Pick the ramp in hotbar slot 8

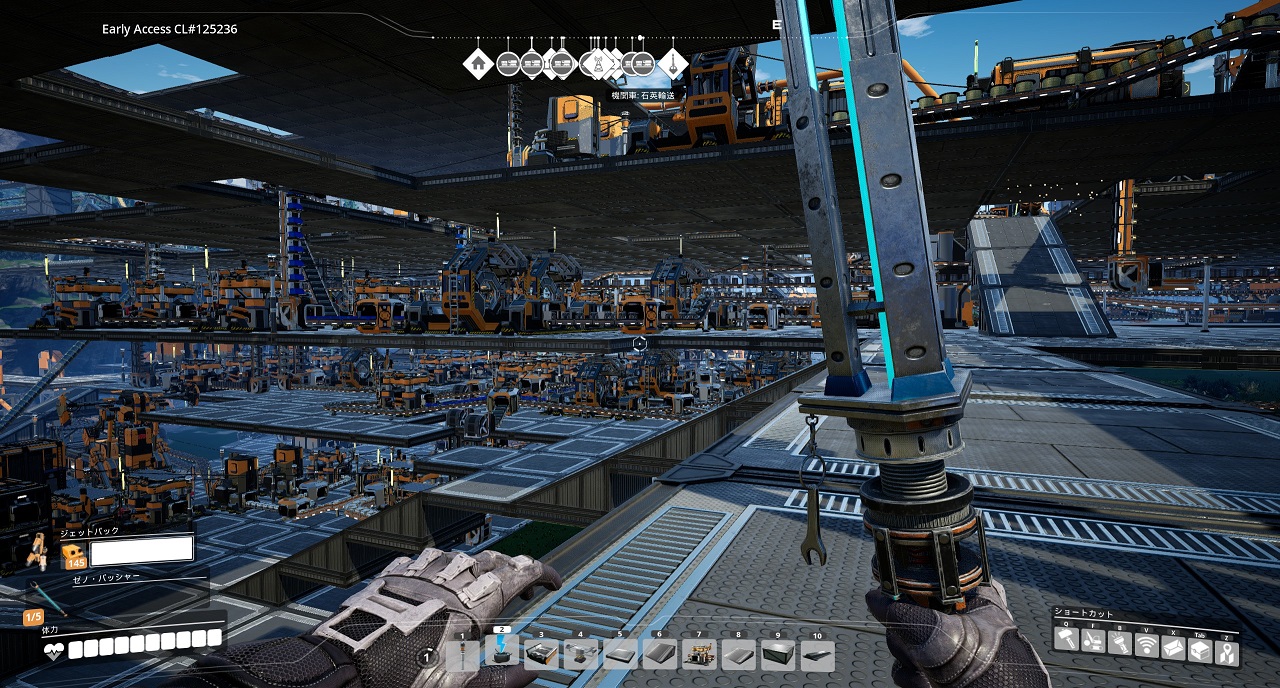[x=738, y=655]
